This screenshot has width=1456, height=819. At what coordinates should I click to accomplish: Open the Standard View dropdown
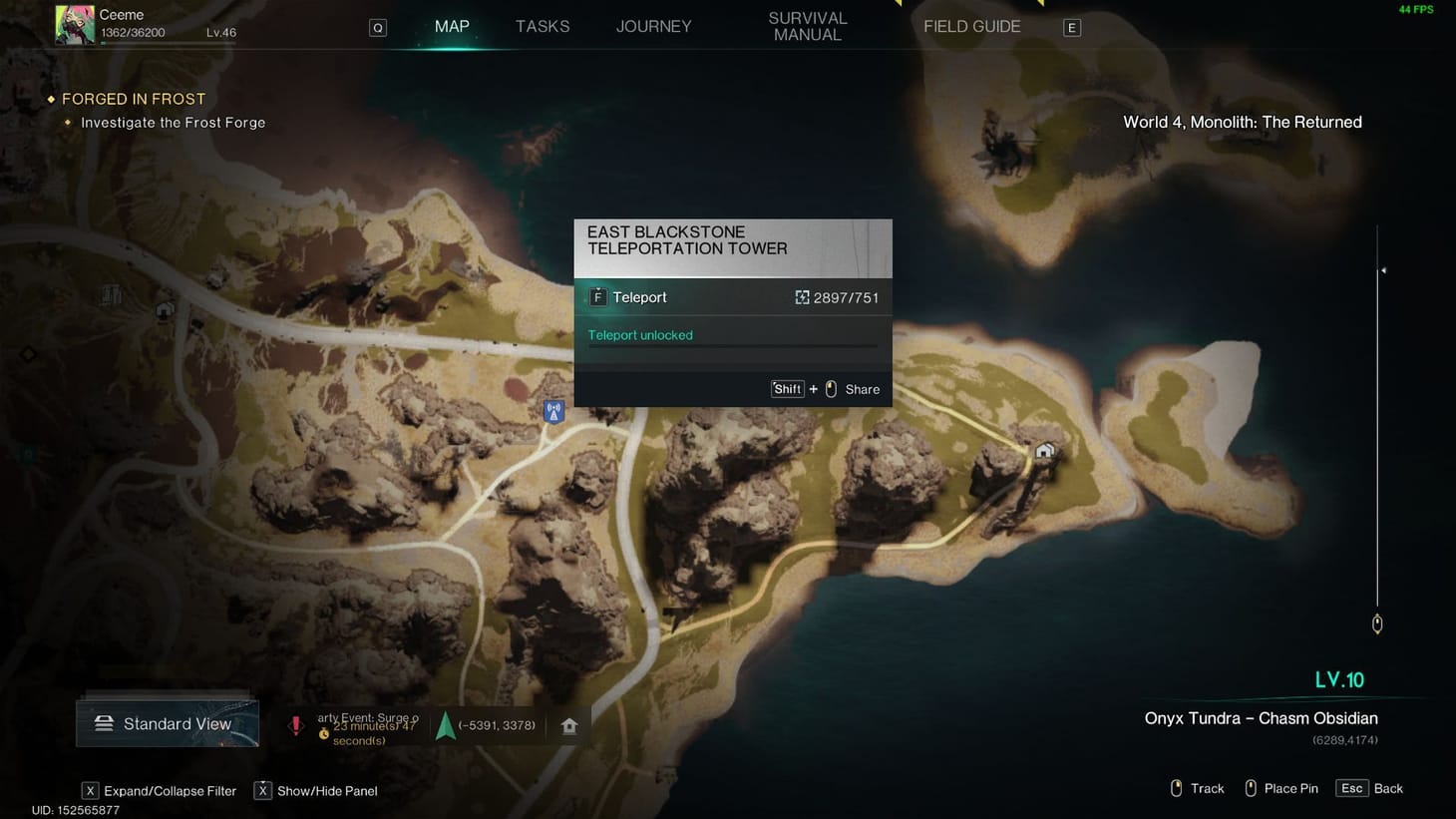pyautogui.click(x=167, y=723)
